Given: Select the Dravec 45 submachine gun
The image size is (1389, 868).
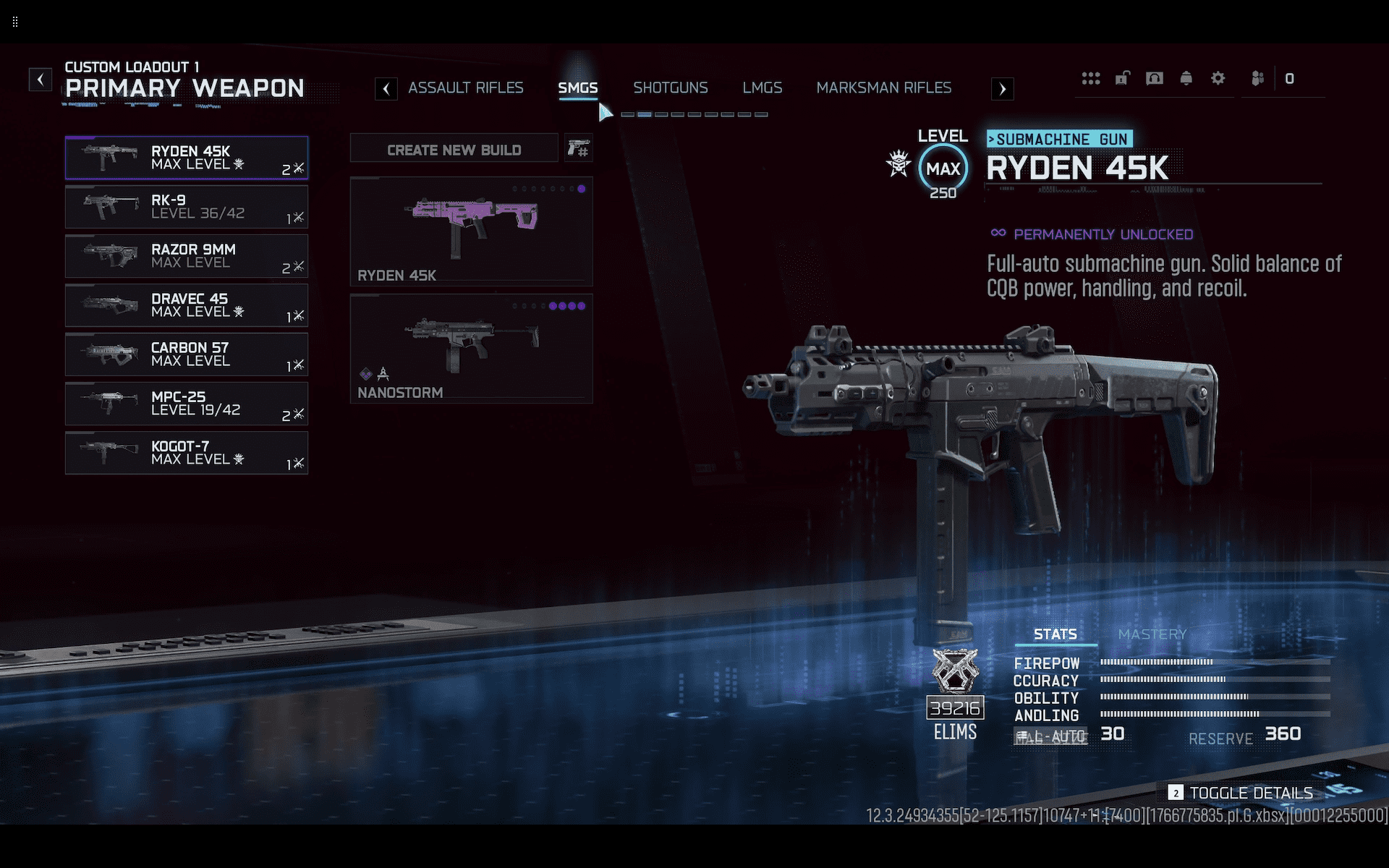Looking at the screenshot, I should 187,305.
